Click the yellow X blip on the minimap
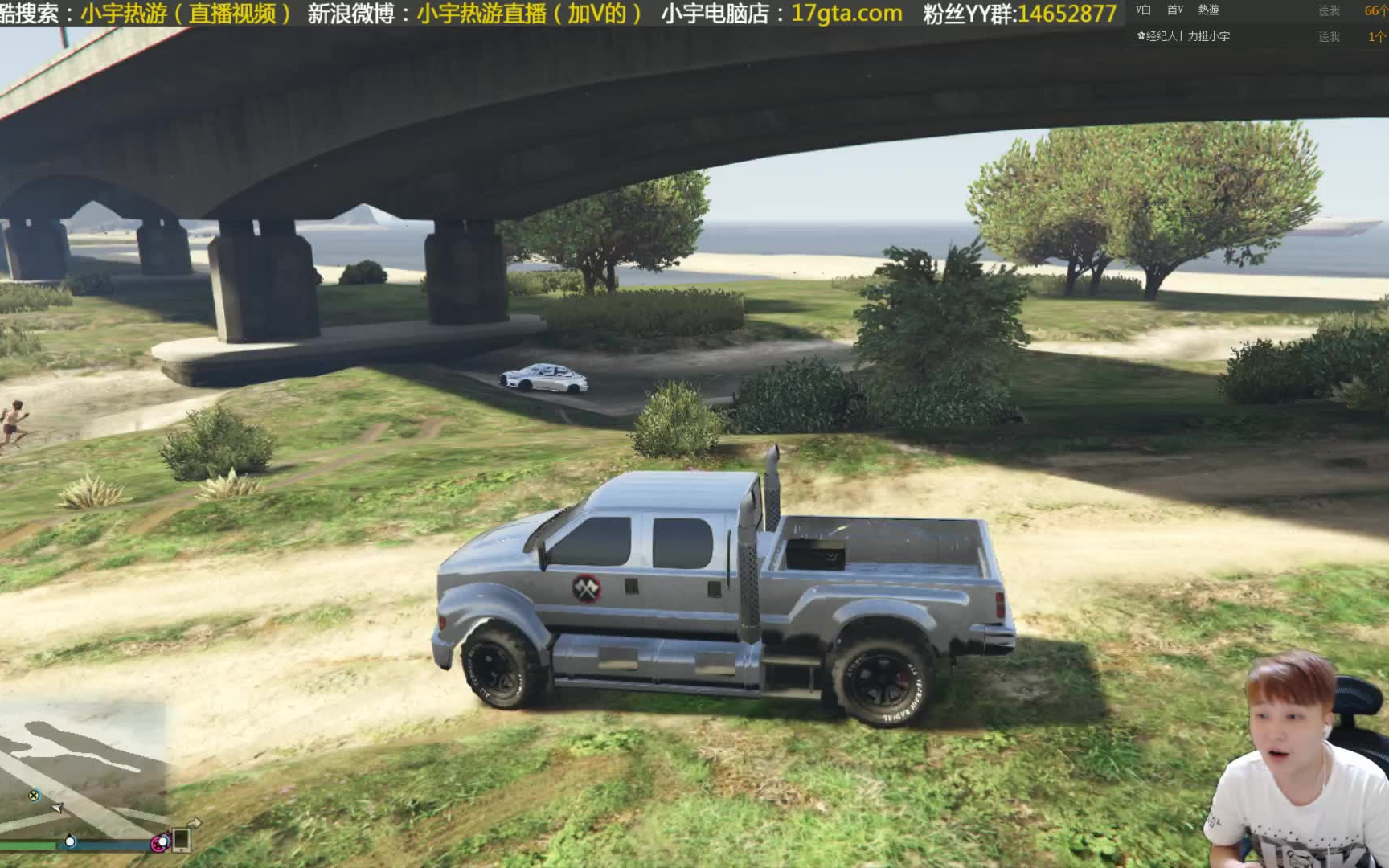The height and width of the screenshot is (868, 1389). point(34,795)
